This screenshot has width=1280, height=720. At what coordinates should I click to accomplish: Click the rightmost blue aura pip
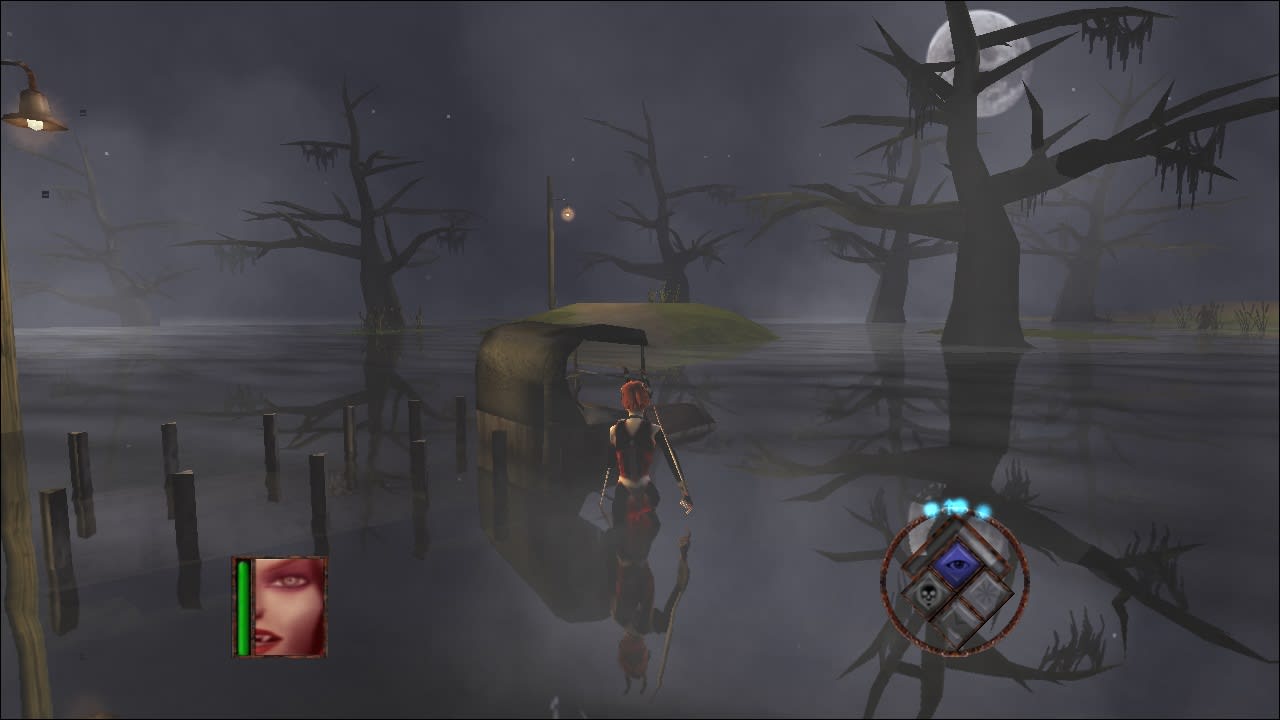click(x=985, y=509)
